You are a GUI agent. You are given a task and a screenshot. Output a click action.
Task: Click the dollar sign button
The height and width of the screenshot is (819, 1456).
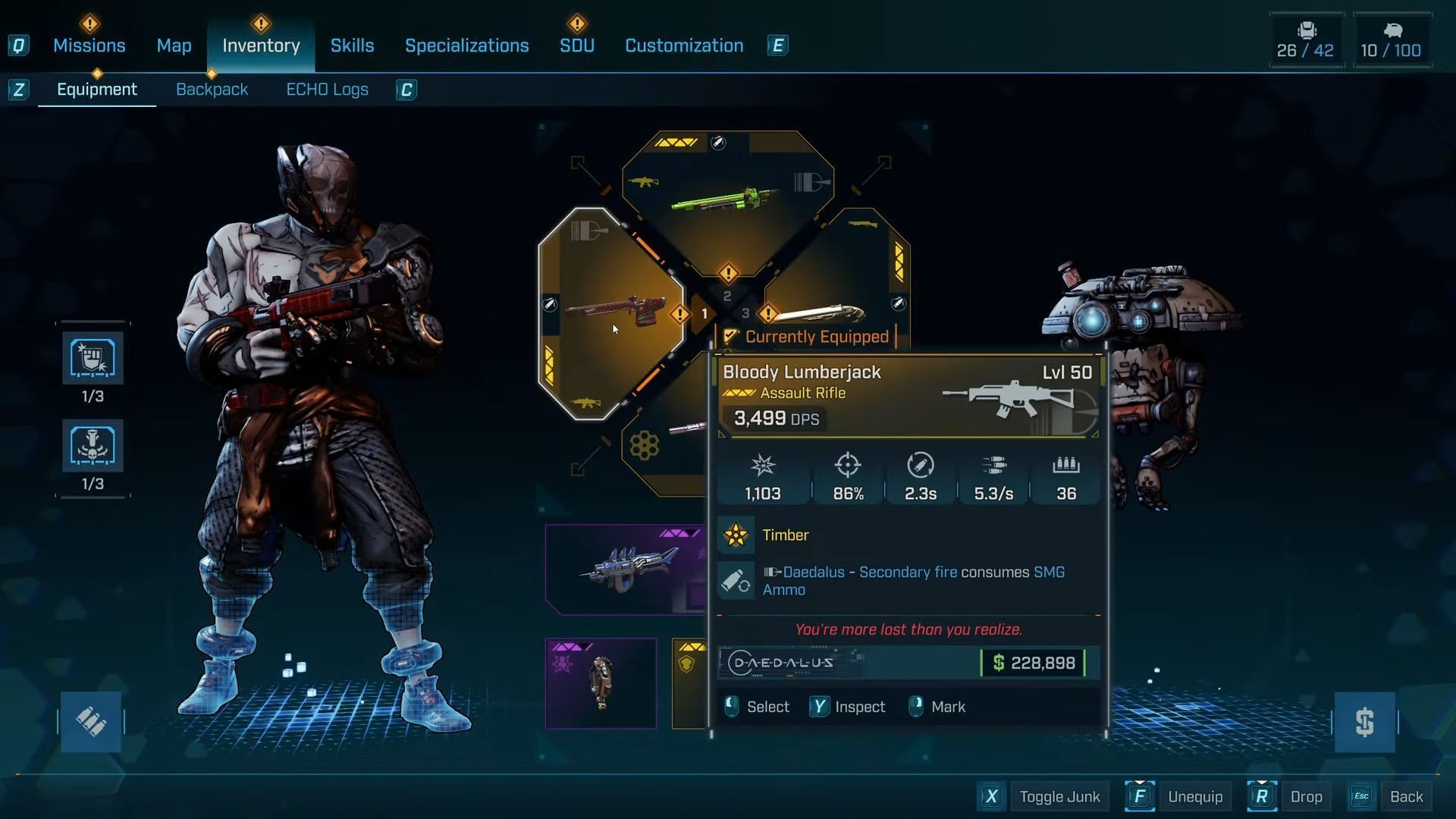point(1364,722)
